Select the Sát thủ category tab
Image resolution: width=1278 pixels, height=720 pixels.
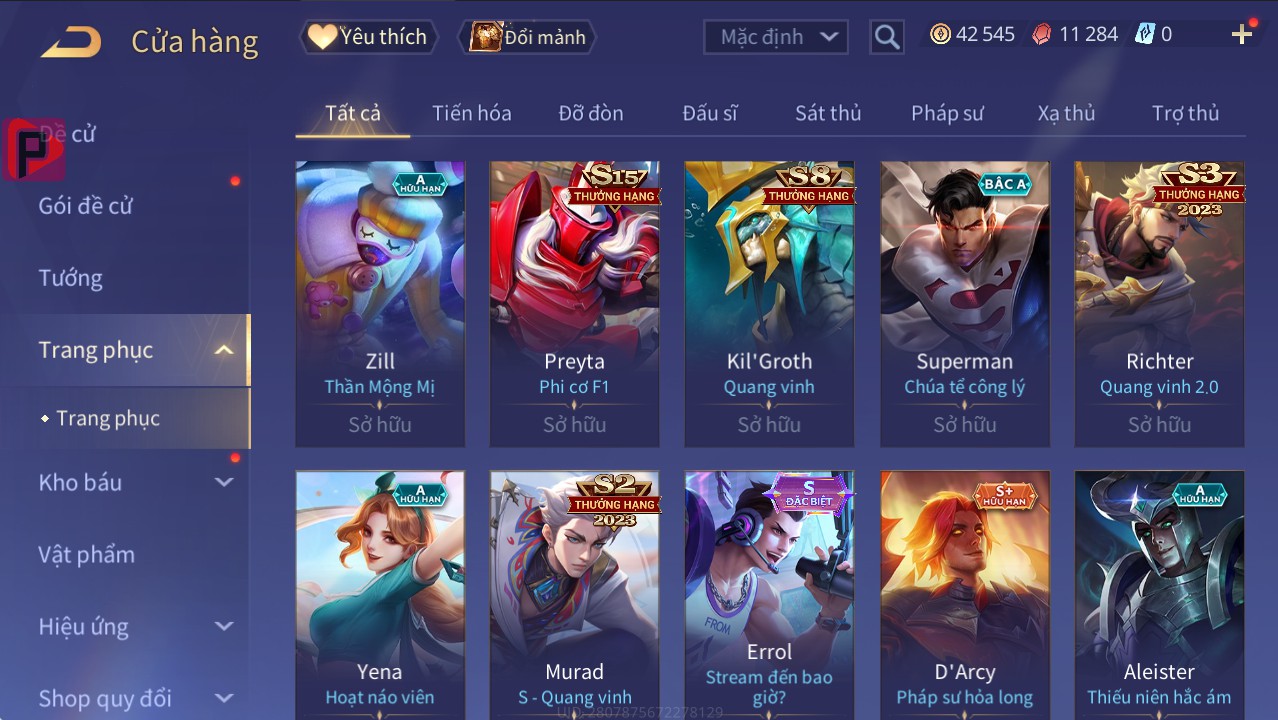point(827,113)
